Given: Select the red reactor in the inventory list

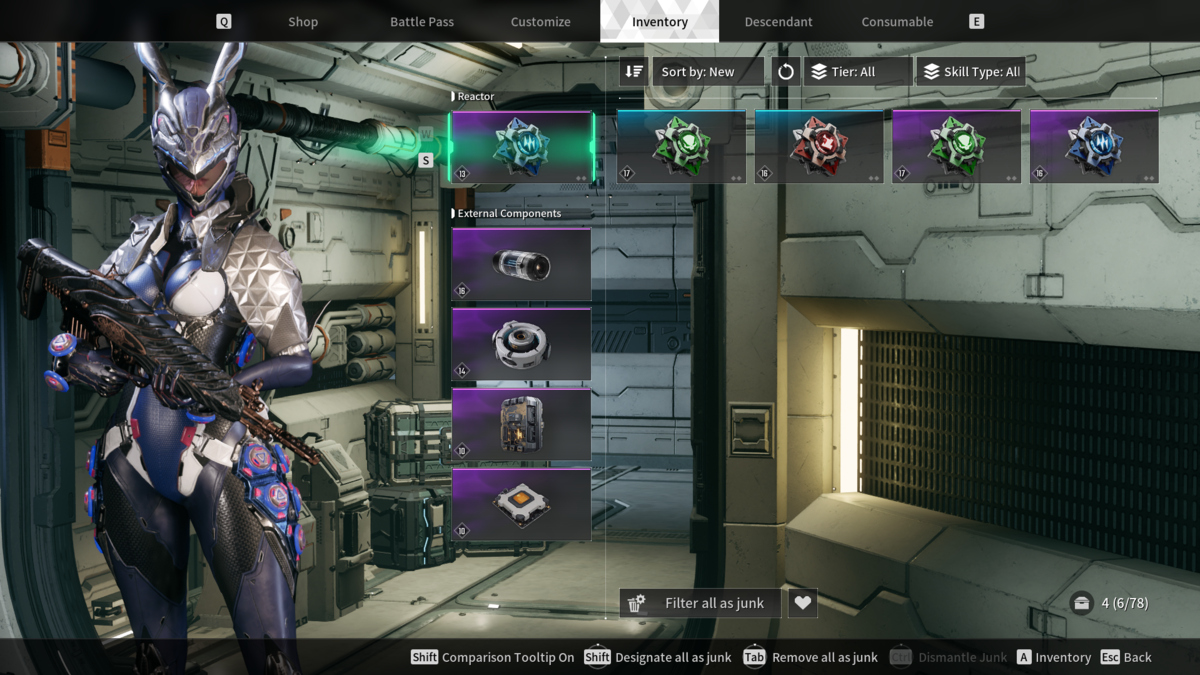Looking at the screenshot, I should tap(819, 147).
